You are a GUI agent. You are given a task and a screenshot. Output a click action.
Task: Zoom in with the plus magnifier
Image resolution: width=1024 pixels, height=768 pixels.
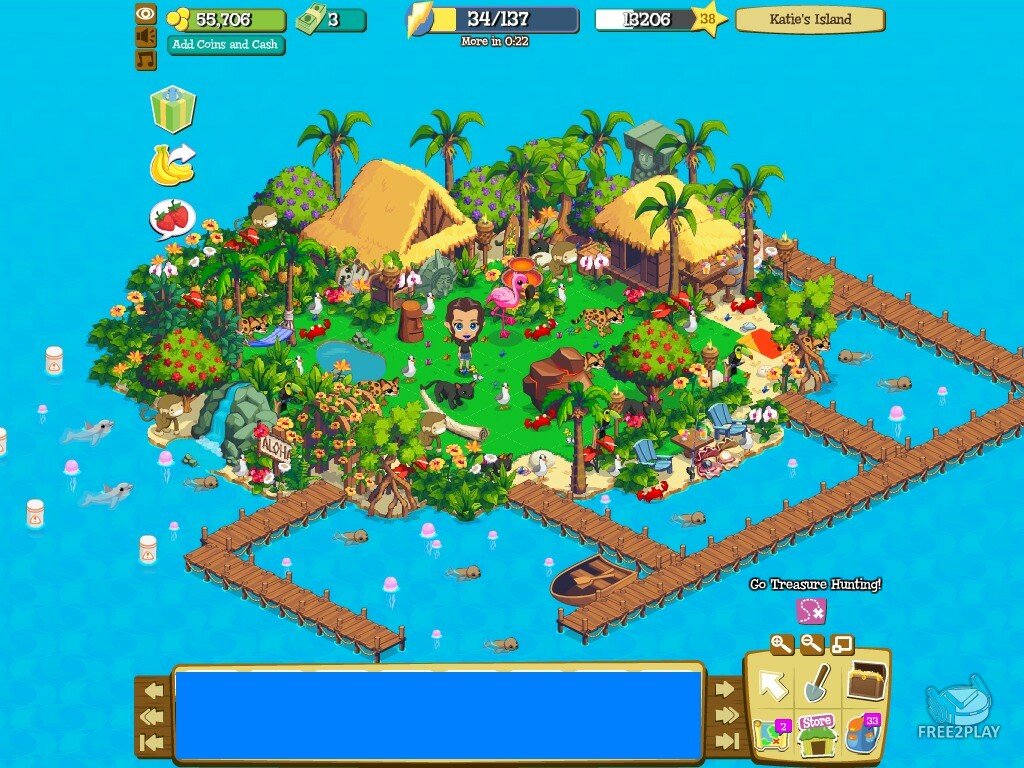(781, 645)
